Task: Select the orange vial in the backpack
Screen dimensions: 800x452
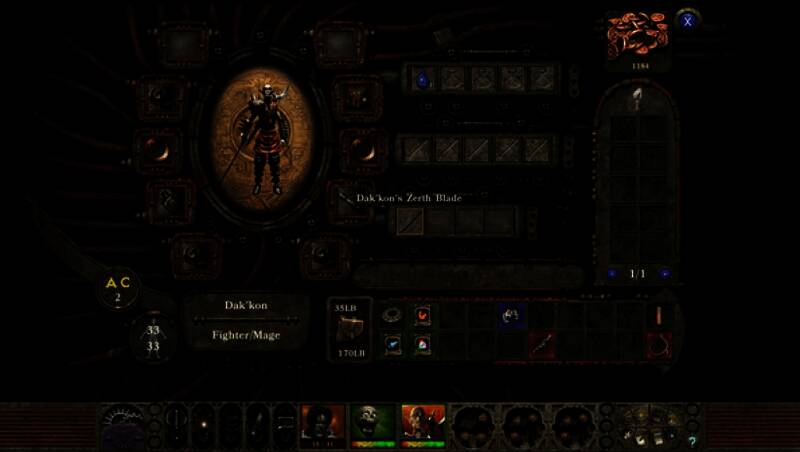Action: [x=659, y=316]
